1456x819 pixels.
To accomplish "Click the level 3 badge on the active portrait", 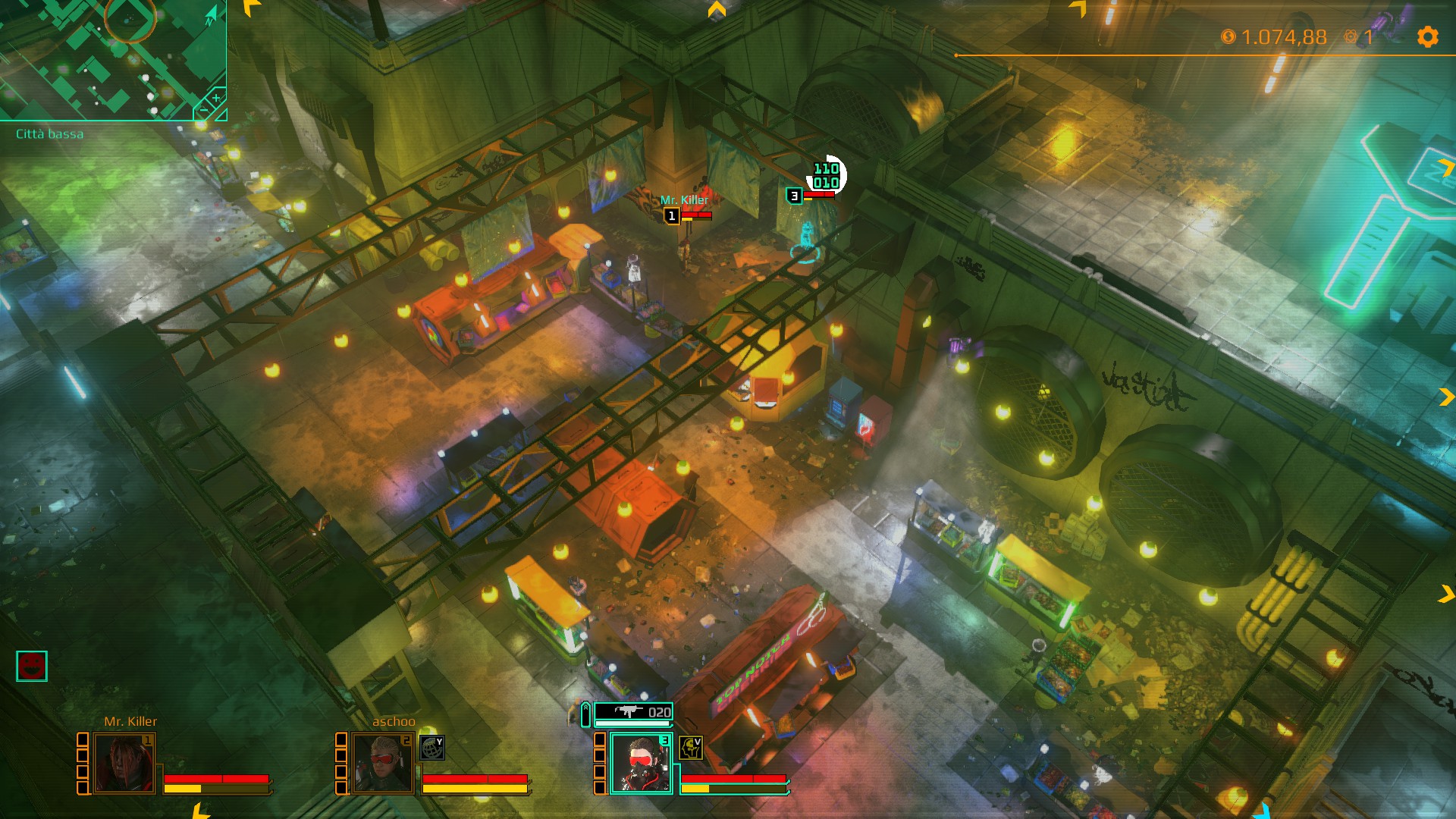I will point(664,739).
